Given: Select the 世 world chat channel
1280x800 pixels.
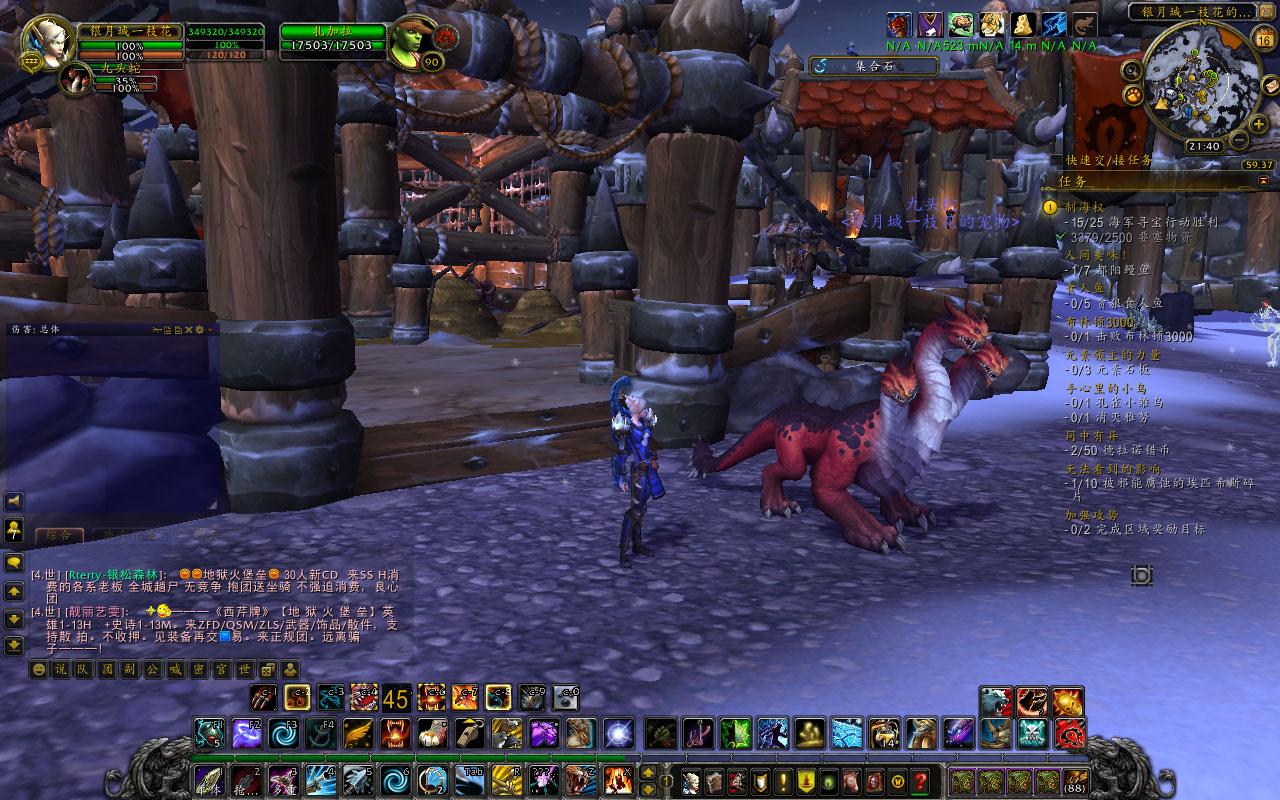Looking at the screenshot, I should click(247, 669).
